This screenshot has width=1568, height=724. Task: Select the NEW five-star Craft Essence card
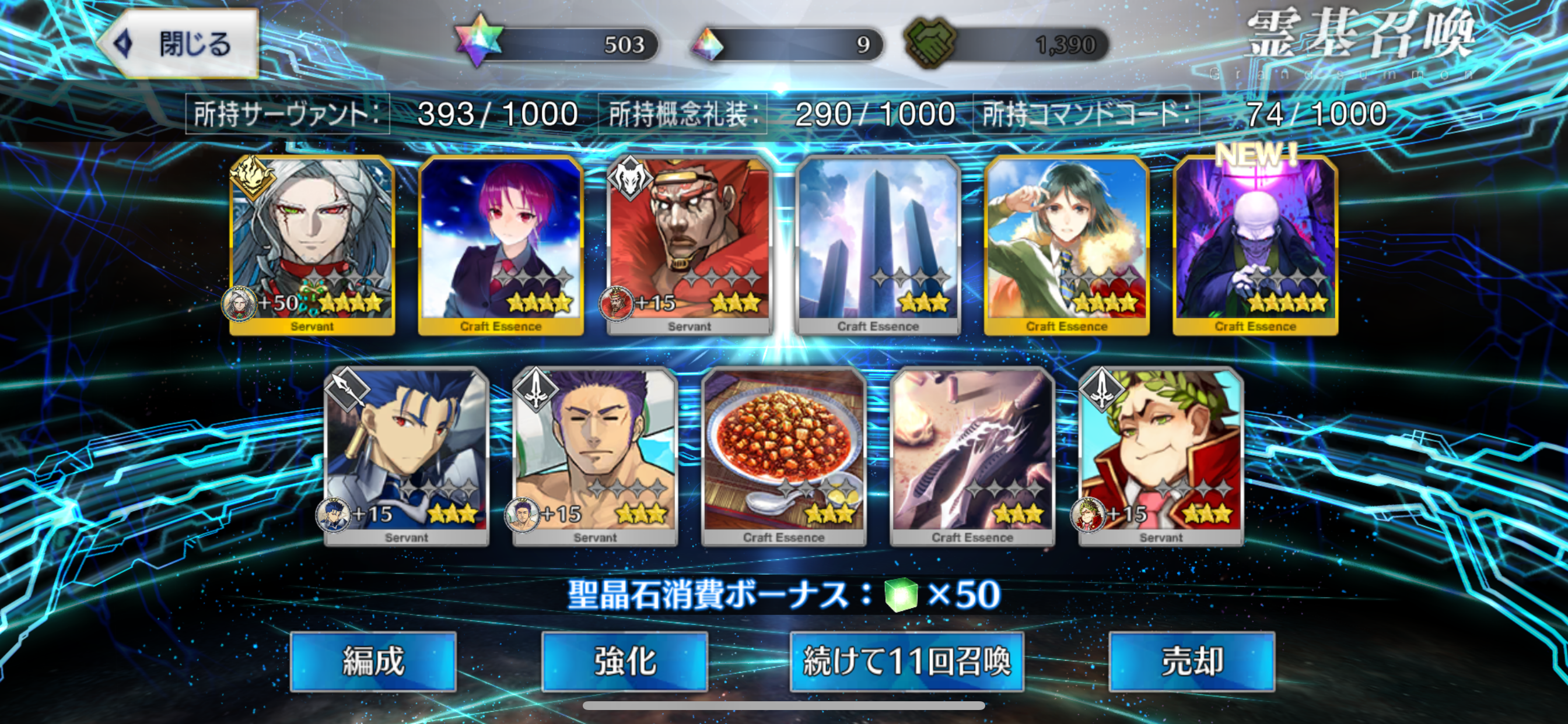[1255, 243]
